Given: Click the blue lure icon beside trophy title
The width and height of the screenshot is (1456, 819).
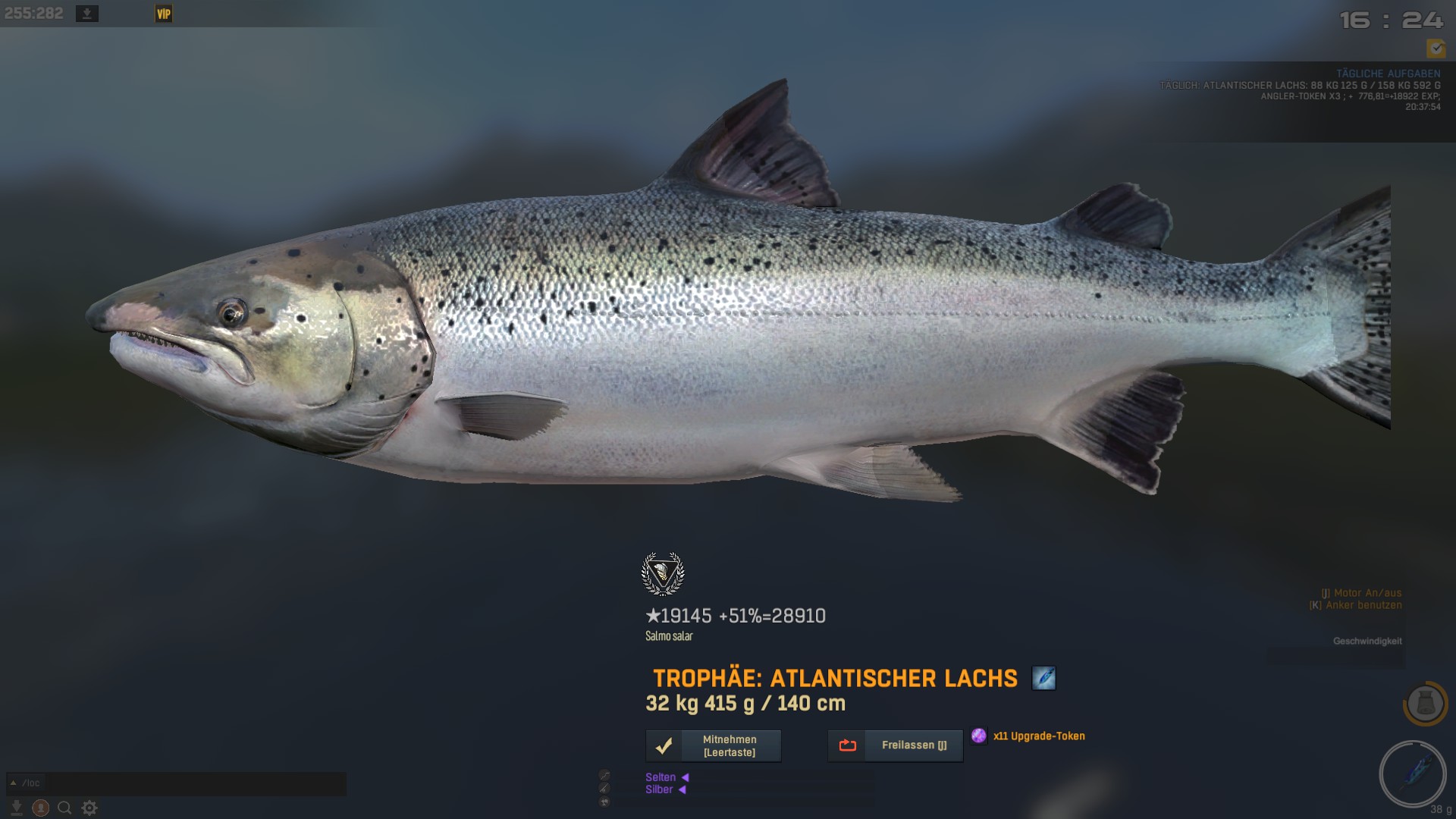Looking at the screenshot, I should point(1043,678).
